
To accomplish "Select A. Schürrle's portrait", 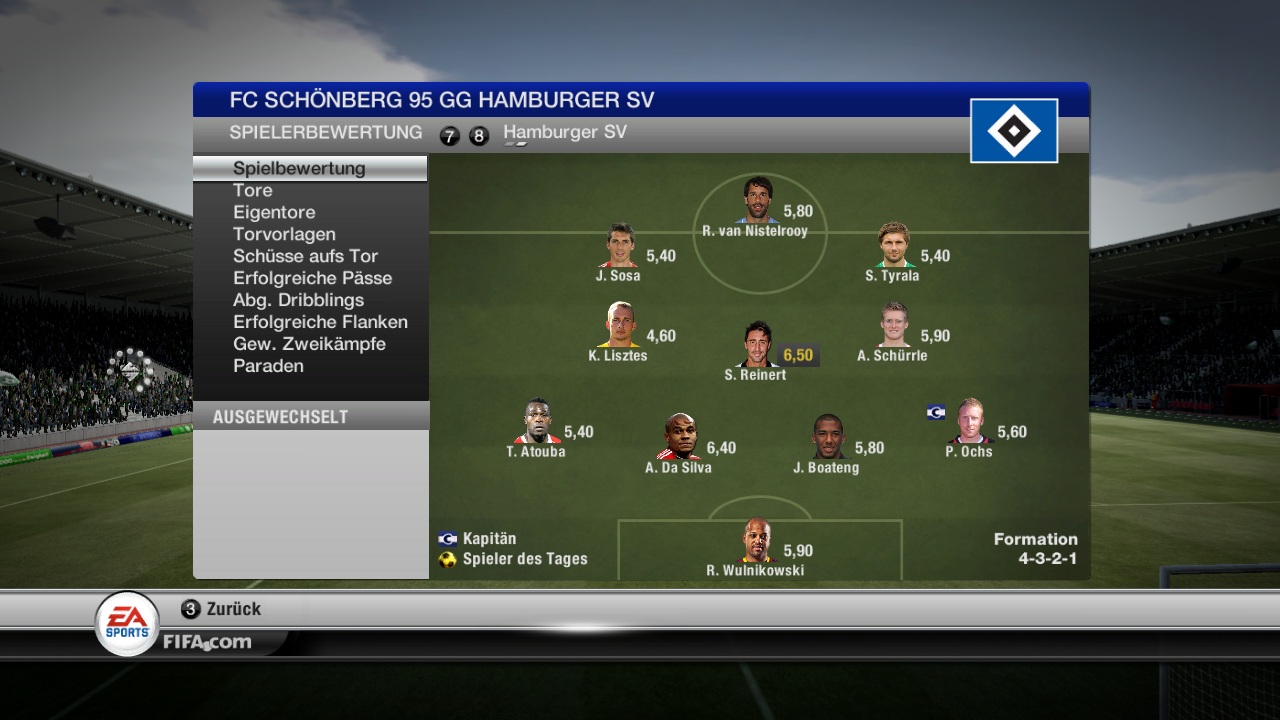I will coord(894,325).
